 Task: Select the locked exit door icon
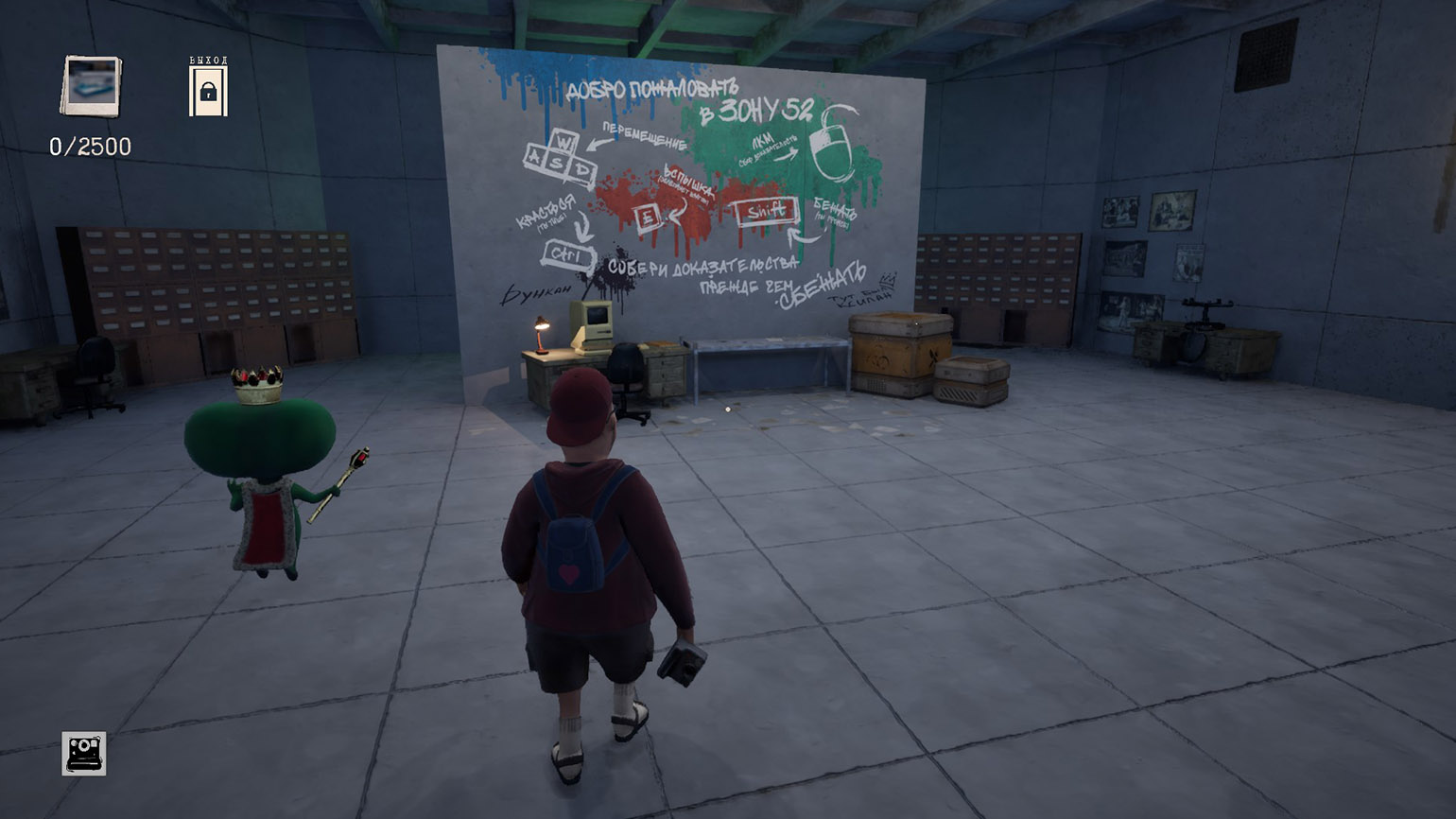tap(208, 91)
